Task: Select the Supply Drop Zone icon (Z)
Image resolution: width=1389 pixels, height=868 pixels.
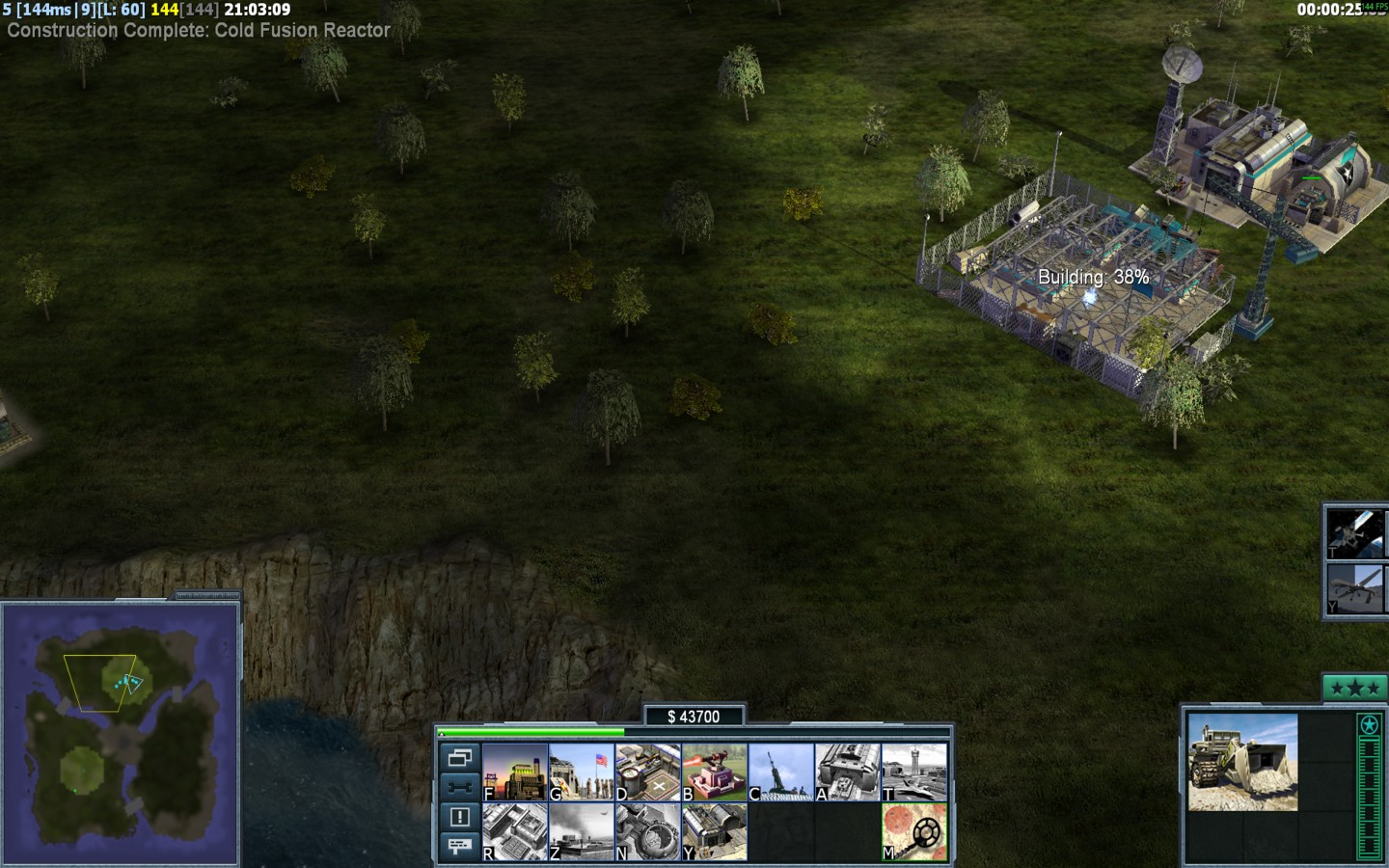Action: (582, 832)
